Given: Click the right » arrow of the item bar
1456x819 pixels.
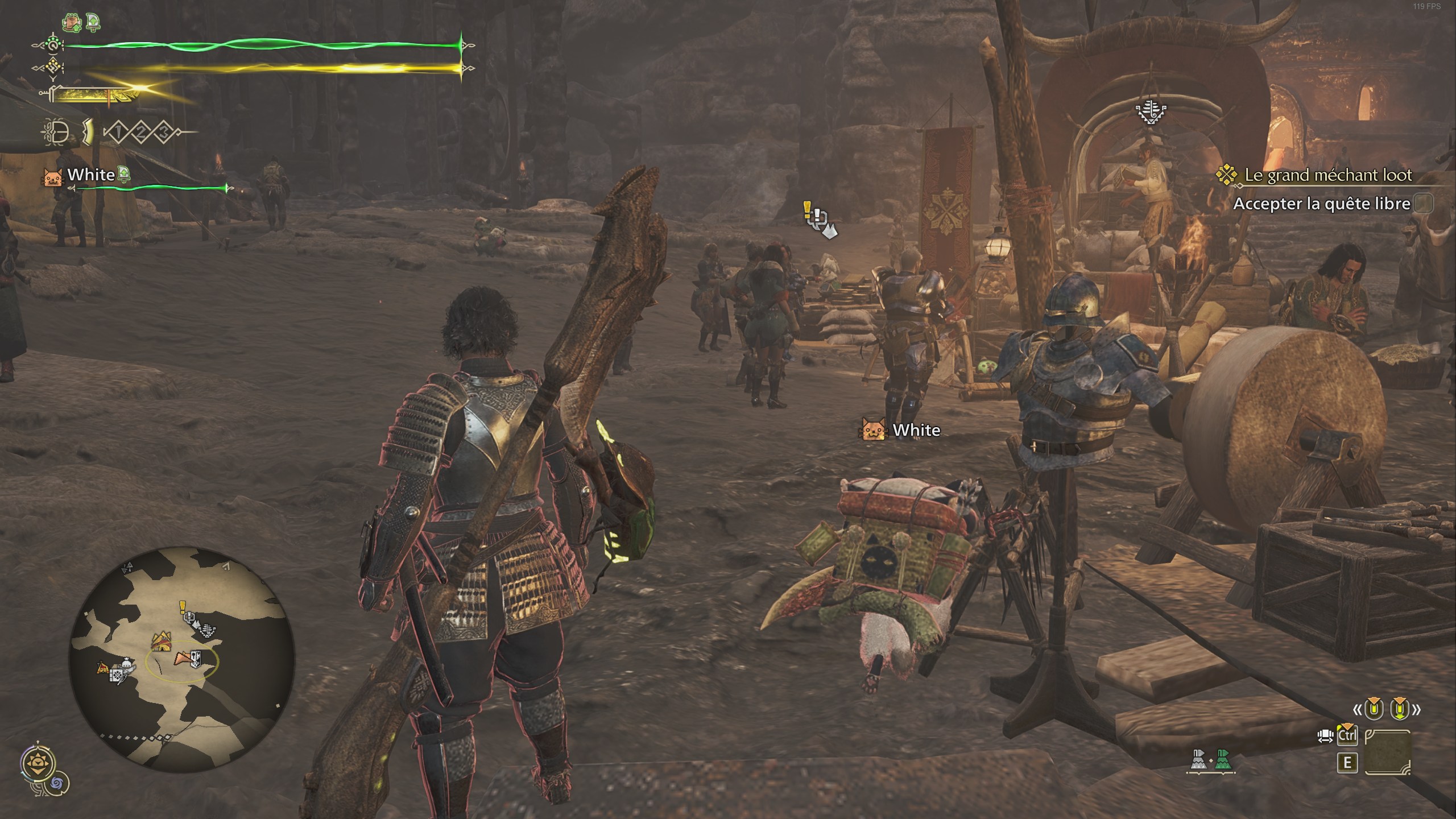Looking at the screenshot, I should (x=1417, y=710).
